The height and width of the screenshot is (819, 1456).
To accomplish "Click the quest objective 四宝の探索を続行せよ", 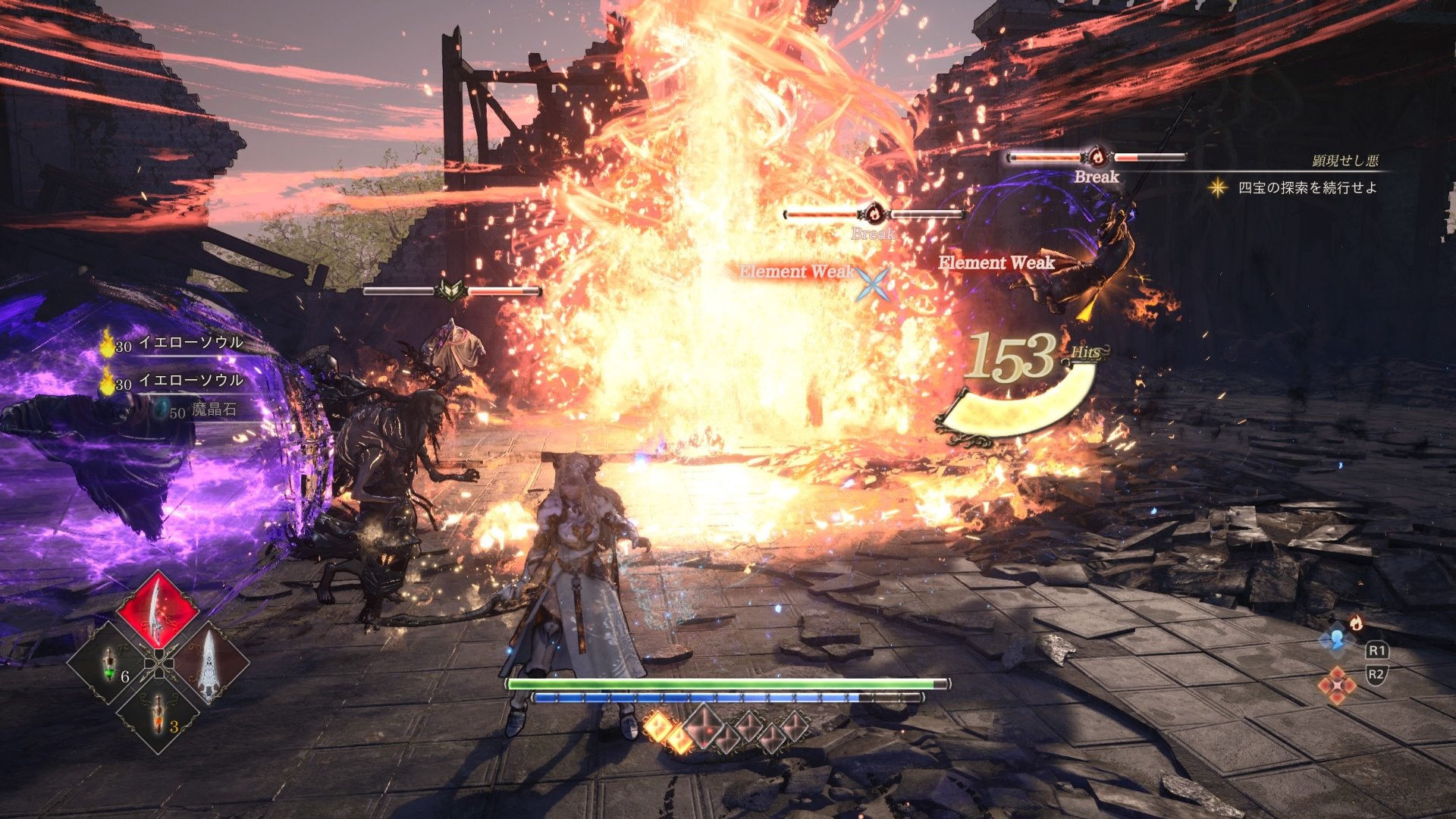I will [1307, 187].
